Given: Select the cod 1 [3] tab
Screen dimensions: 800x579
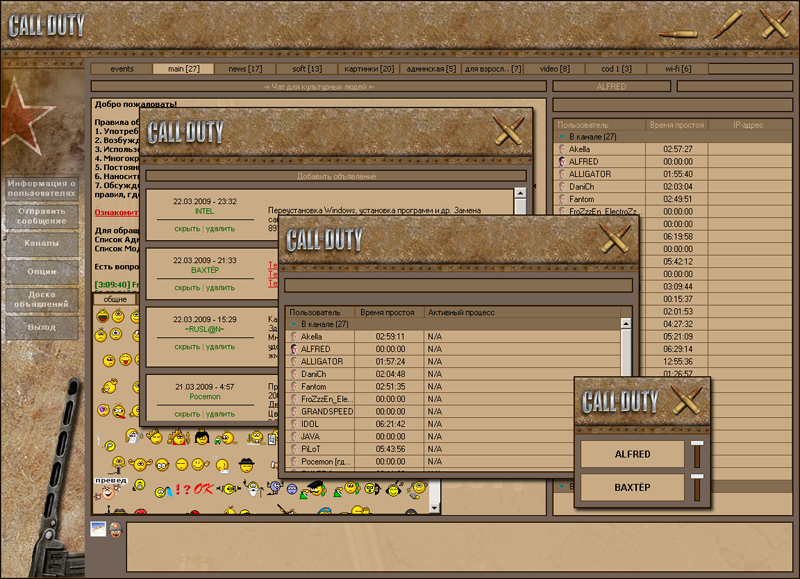Looking at the screenshot, I should [x=617, y=69].
